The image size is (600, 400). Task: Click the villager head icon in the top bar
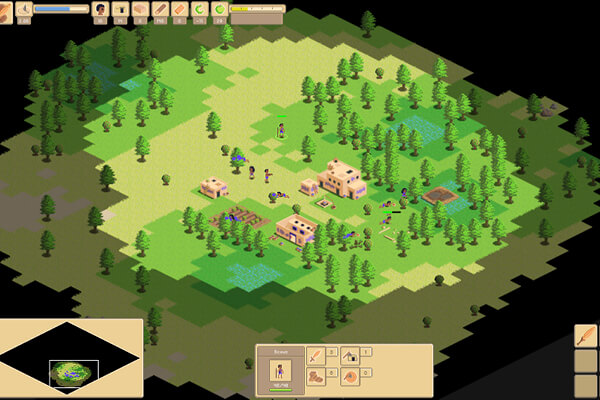(x=100, y=9)
